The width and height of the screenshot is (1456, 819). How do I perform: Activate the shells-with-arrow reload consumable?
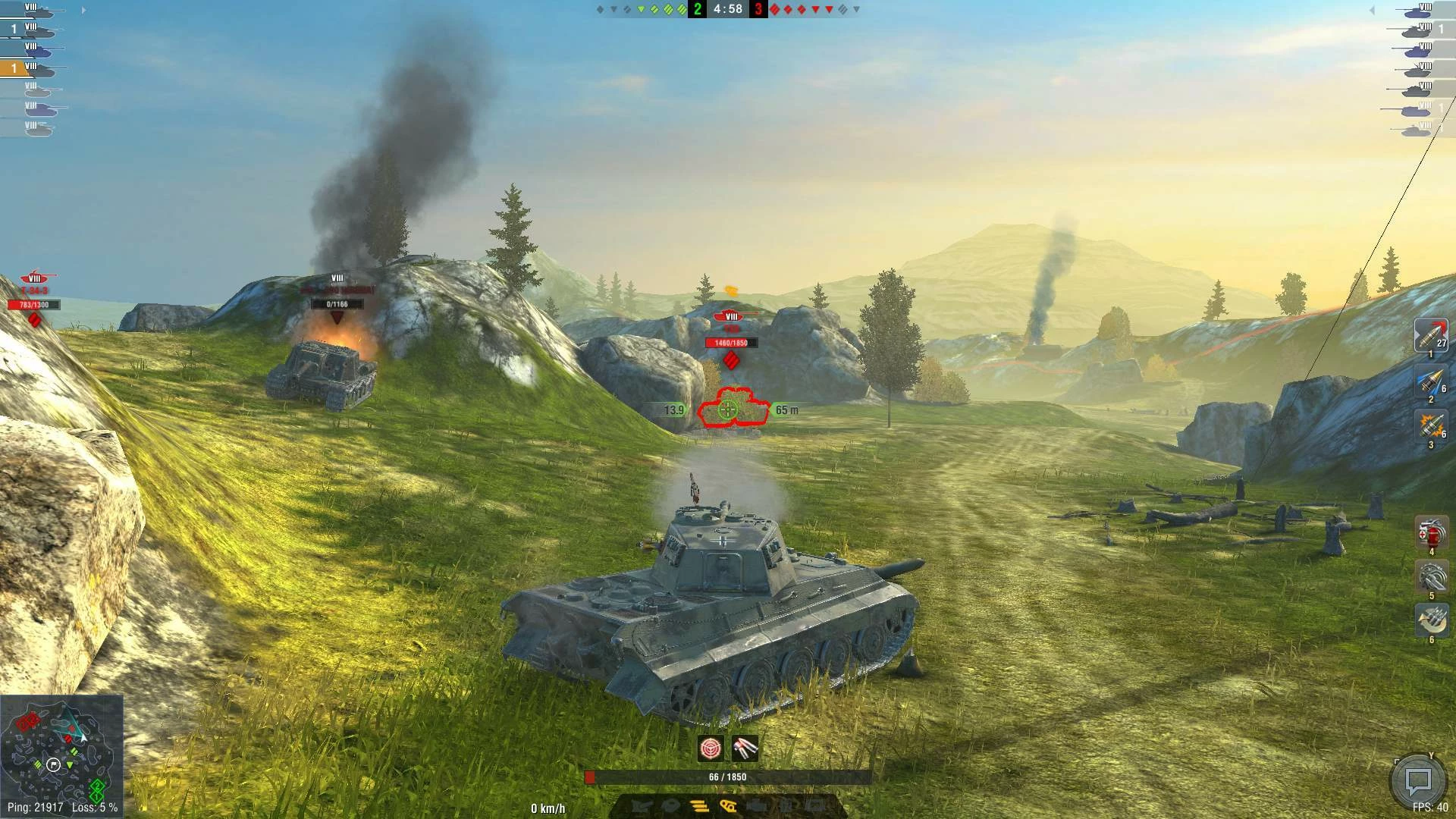[1431, 621]
